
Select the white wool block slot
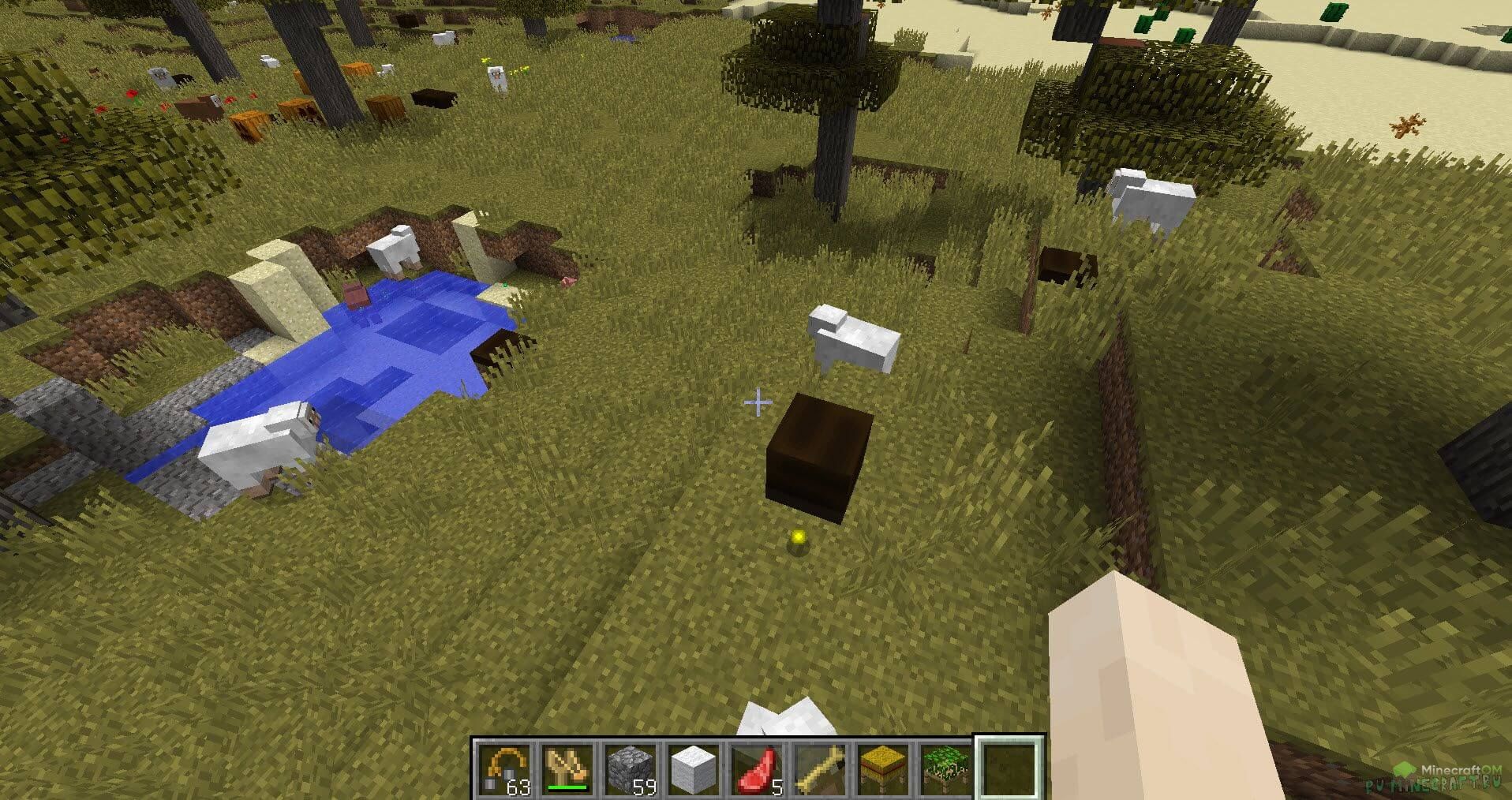coord(694,769)
